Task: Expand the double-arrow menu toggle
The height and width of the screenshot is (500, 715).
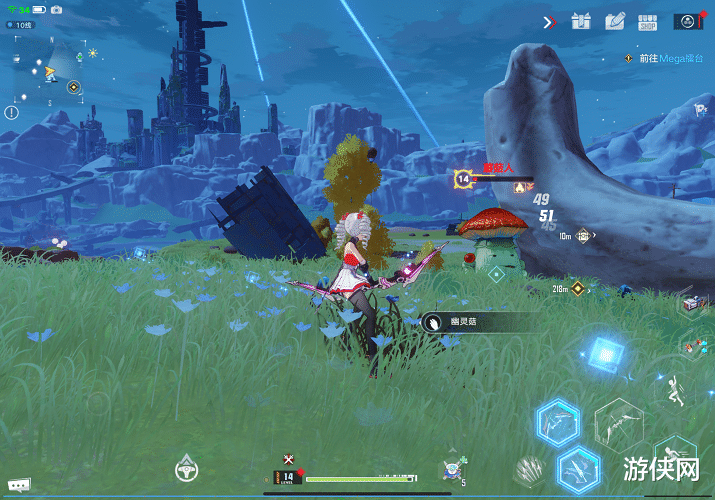Action: [549, 22]
